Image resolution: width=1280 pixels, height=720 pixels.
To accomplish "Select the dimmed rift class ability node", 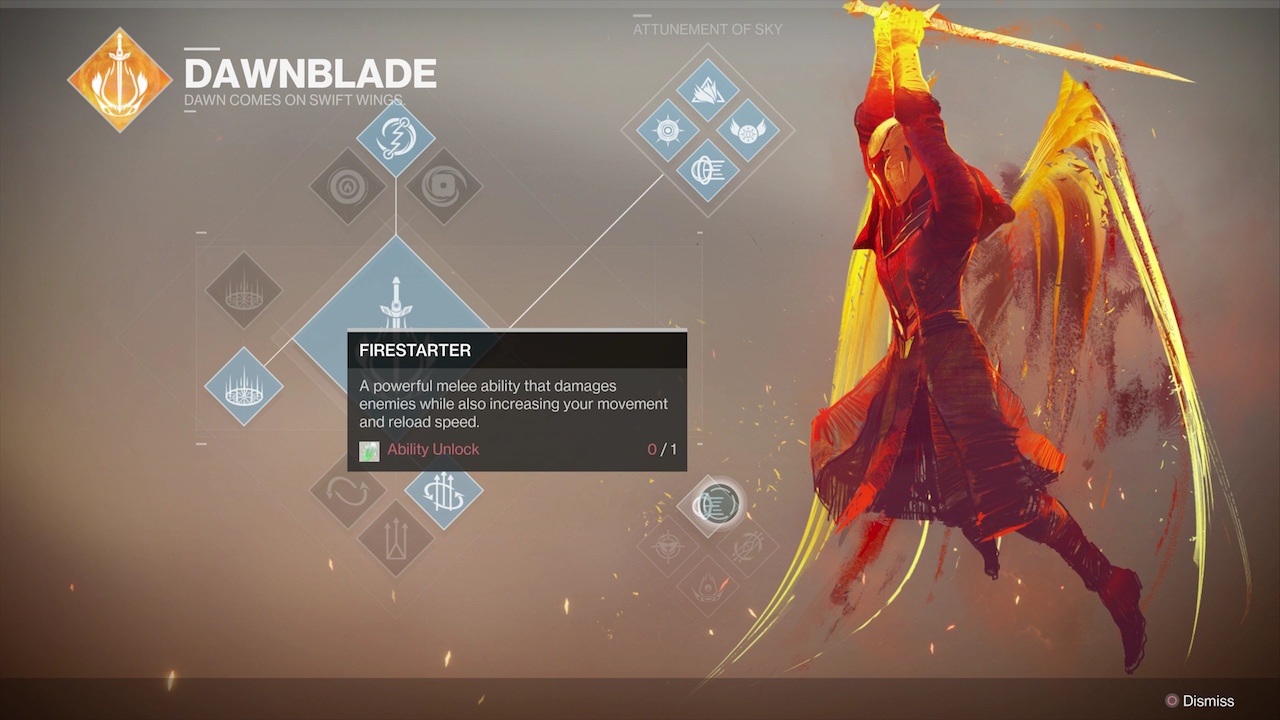I will (x=244, y=291).
